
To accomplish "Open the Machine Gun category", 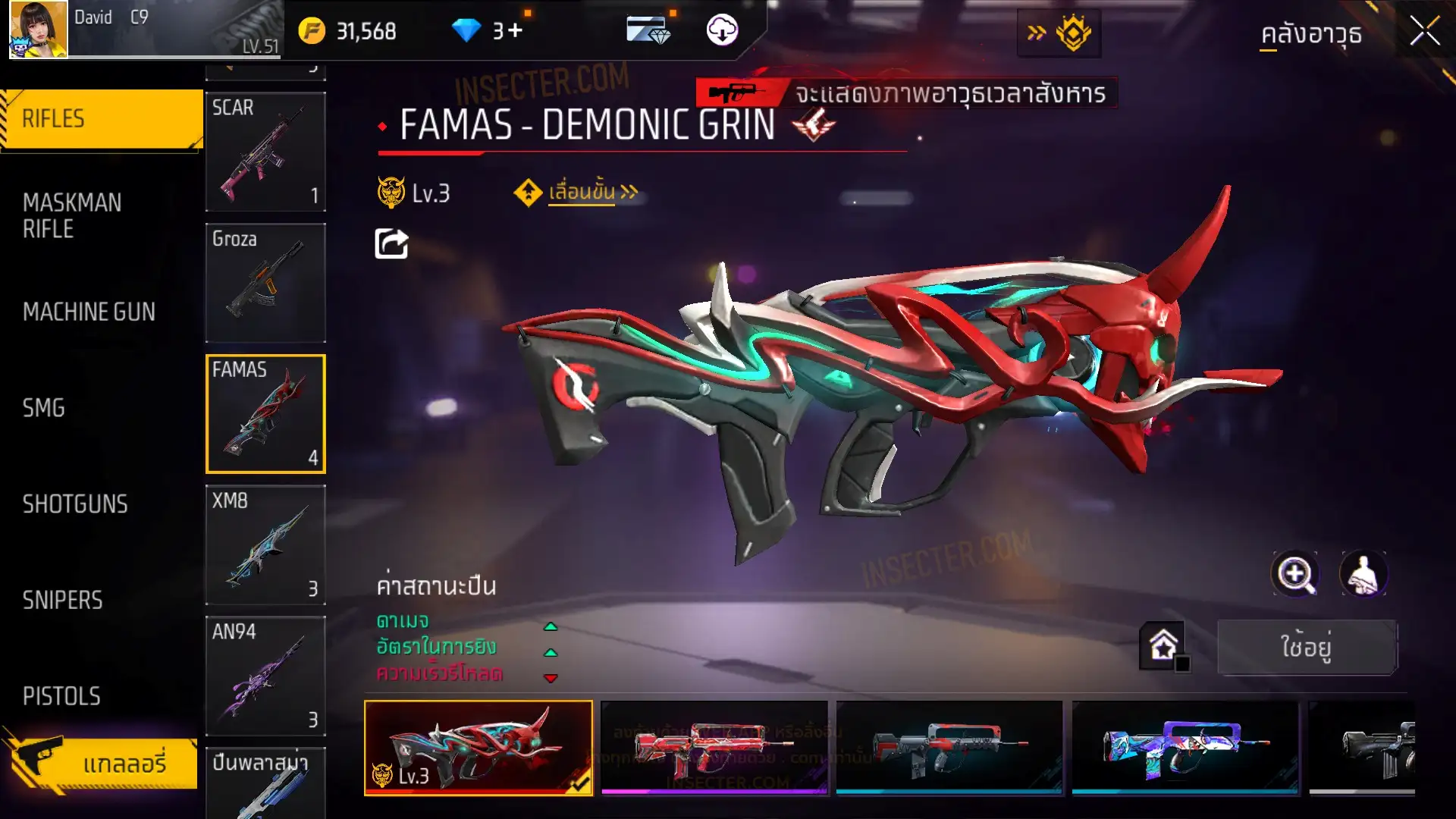I will 89,312.
